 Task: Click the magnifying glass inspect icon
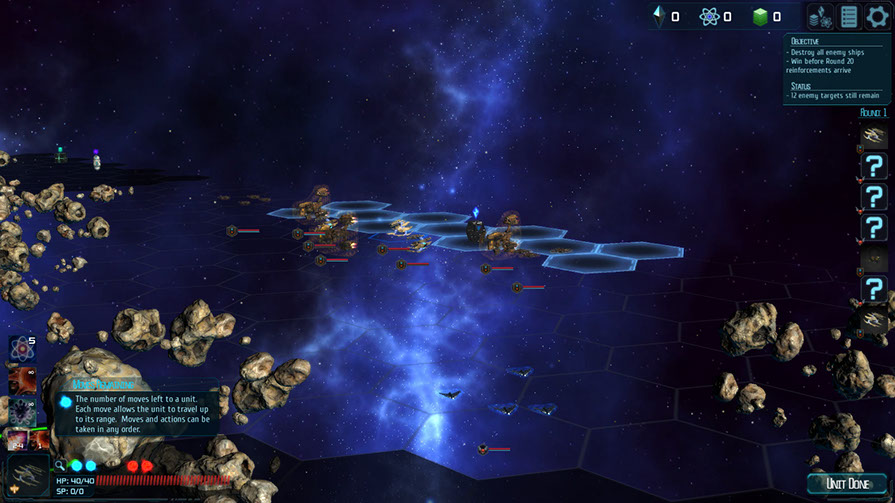point(60,465)
